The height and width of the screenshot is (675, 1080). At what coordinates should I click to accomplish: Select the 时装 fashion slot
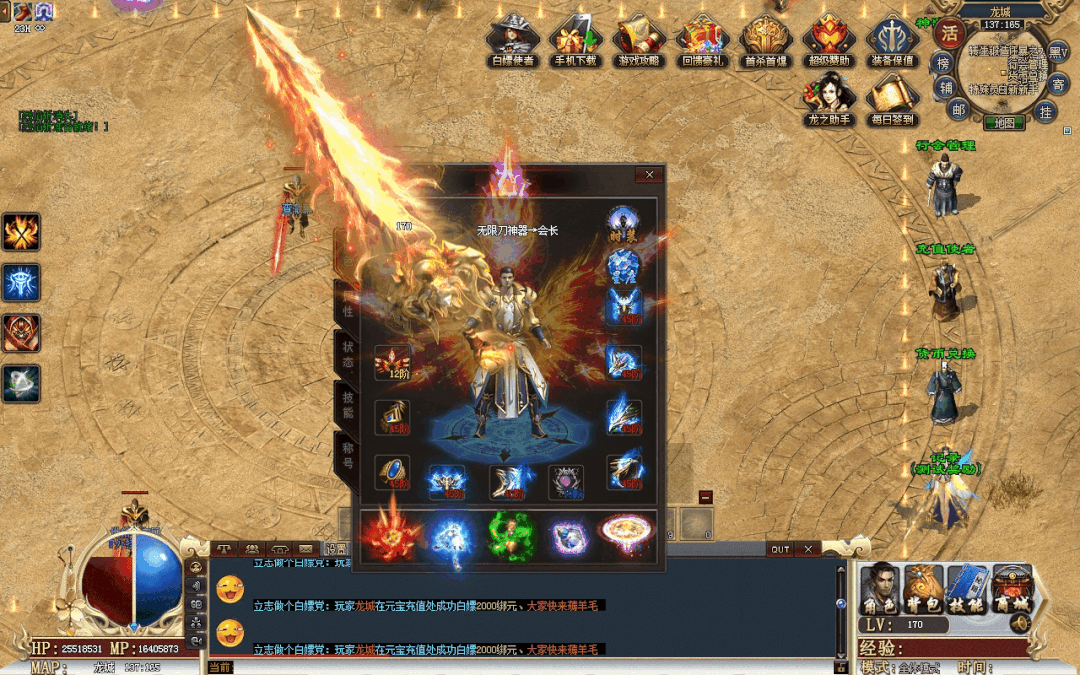[x=624, y=224]
